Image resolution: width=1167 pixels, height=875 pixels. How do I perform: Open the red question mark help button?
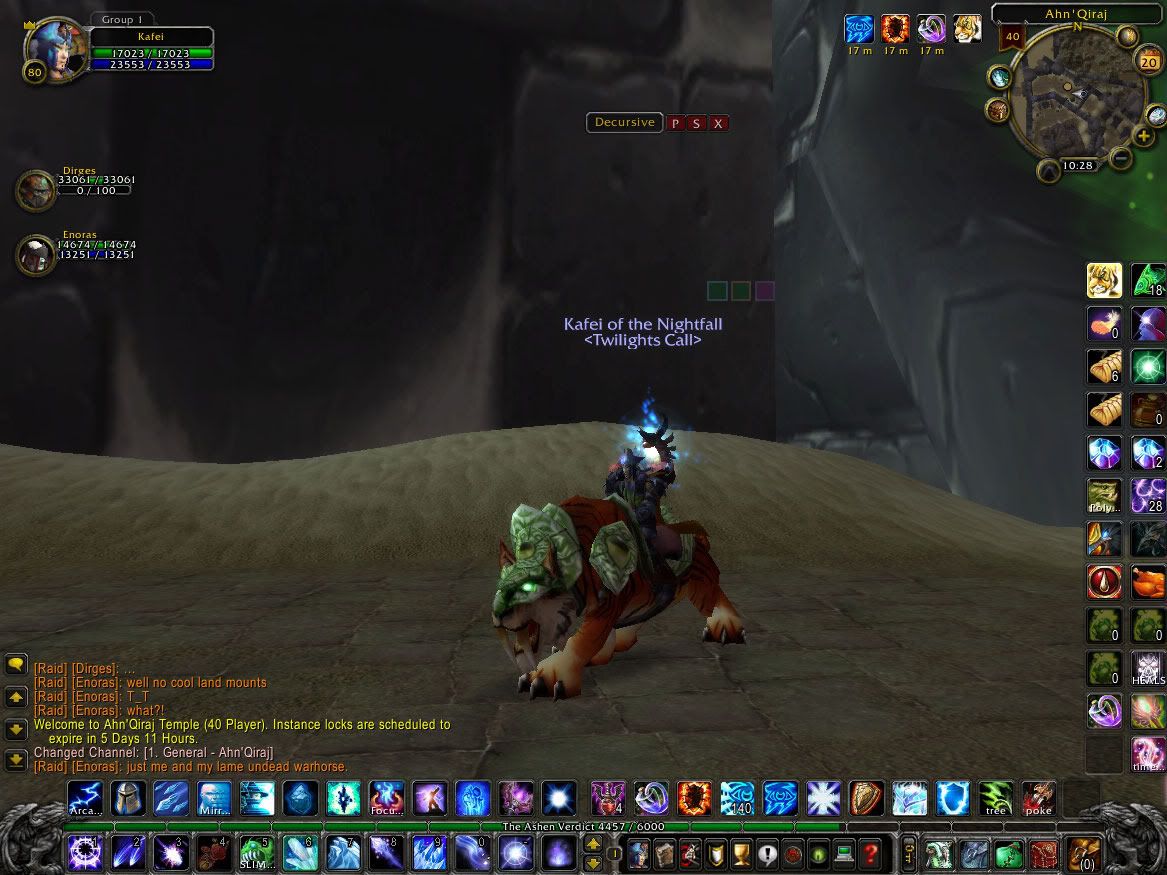(871, 855)
